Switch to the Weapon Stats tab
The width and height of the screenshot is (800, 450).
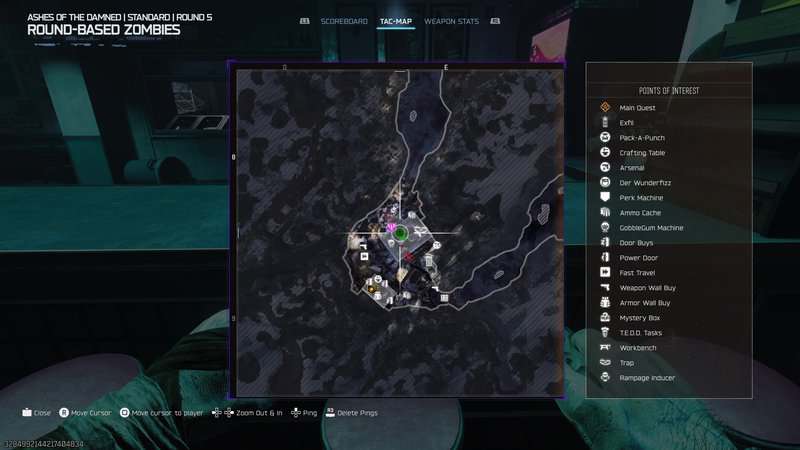(450, 21)
